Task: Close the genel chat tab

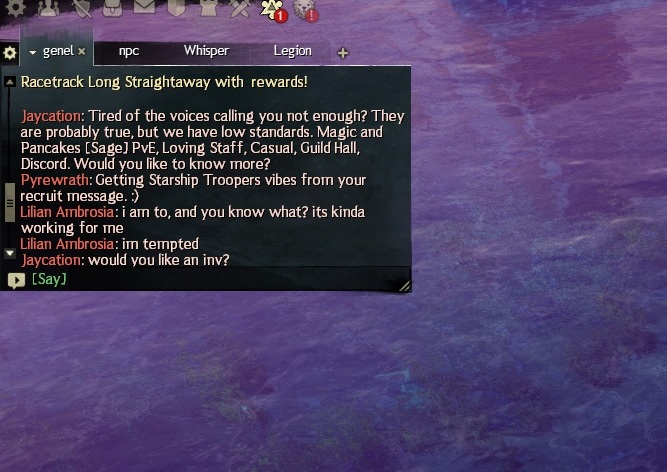Action: coord(82,51)
